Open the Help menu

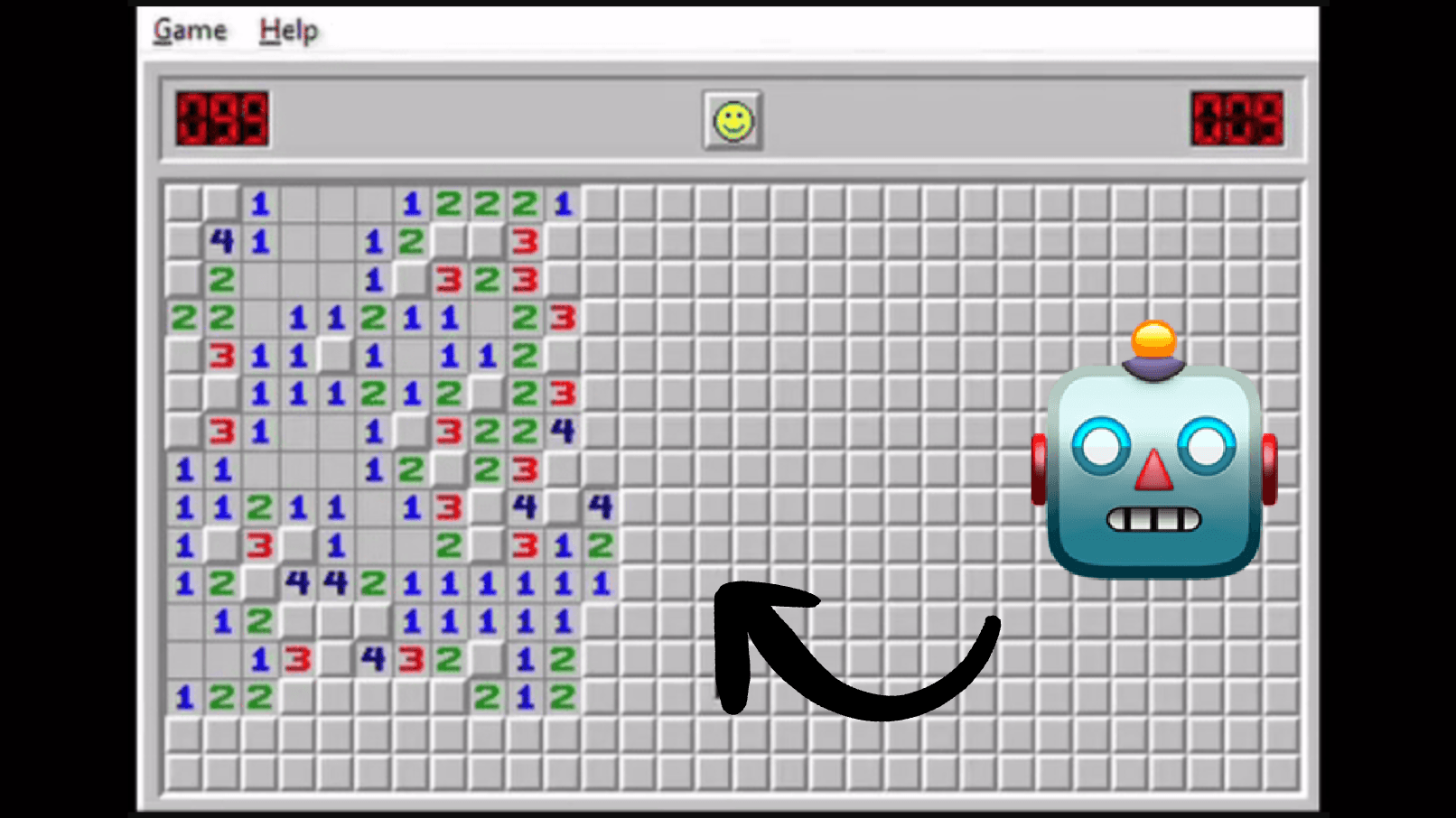click(287, 28)
